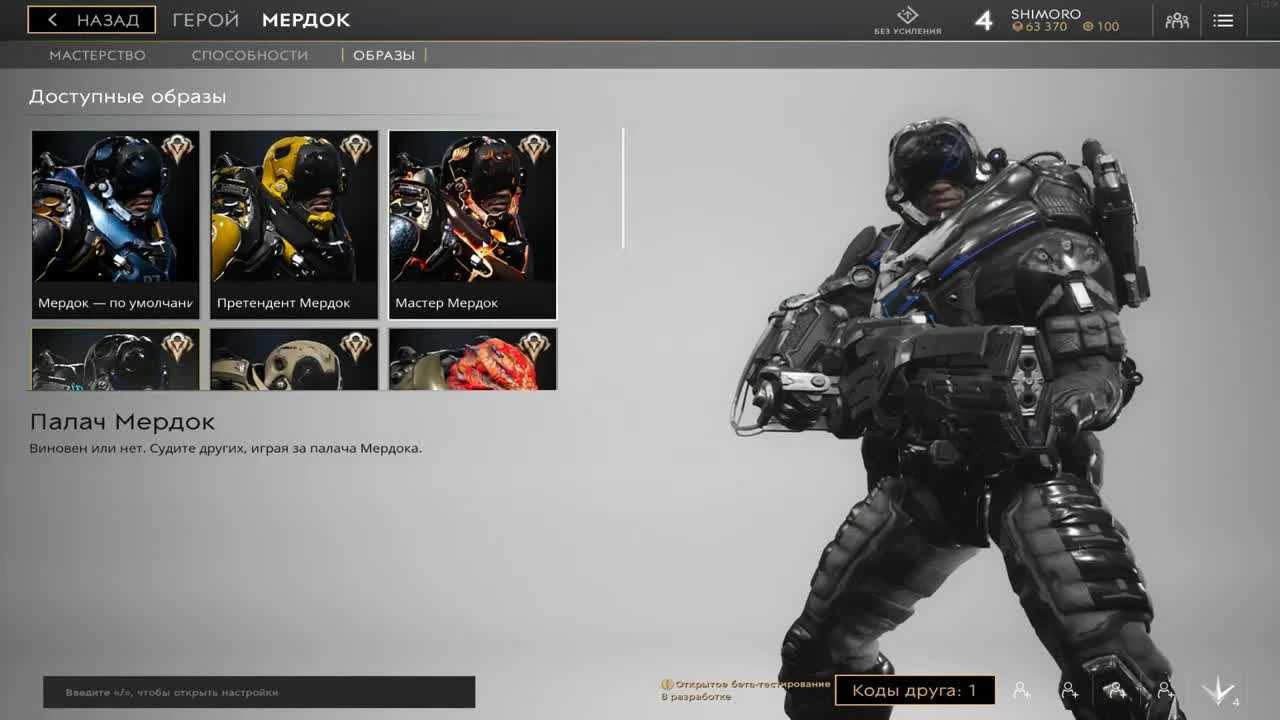The image size is (1280, 720).
Task: Open the friends list icon top right
Action: click(1176, 19)
